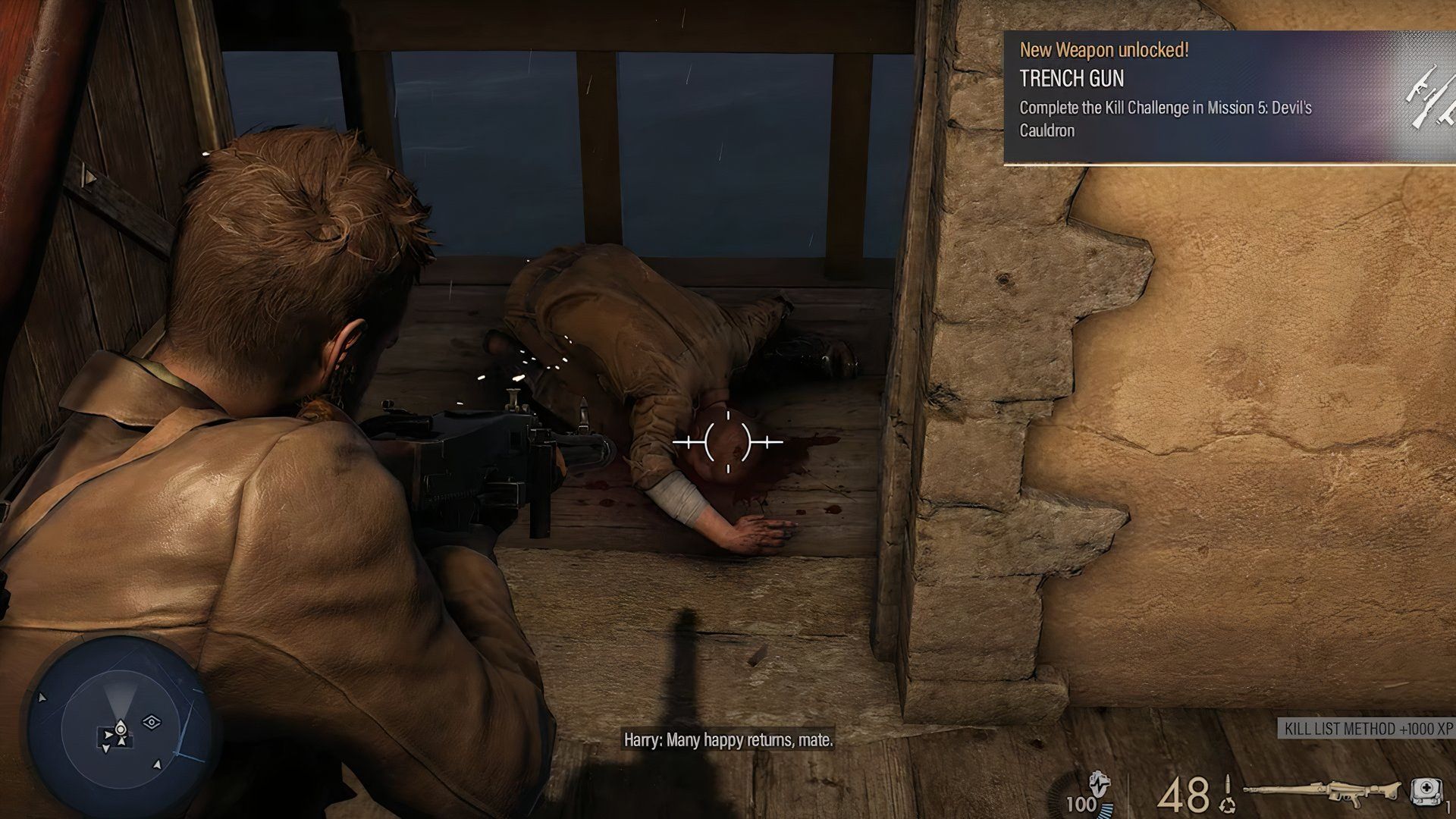Click the crosshair reticle on the fallen enemy
Viewport: 1456px width, 819px height.
[x=728, y=442]
